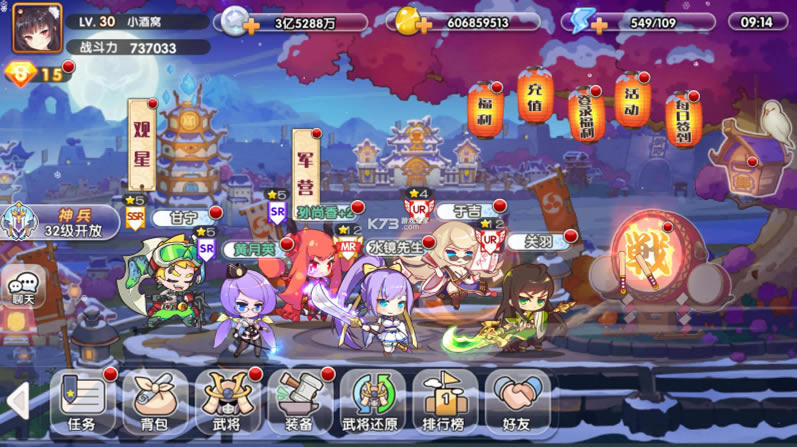
Task: Open the 装备 equipment menu
Action: tap(300, 402)
